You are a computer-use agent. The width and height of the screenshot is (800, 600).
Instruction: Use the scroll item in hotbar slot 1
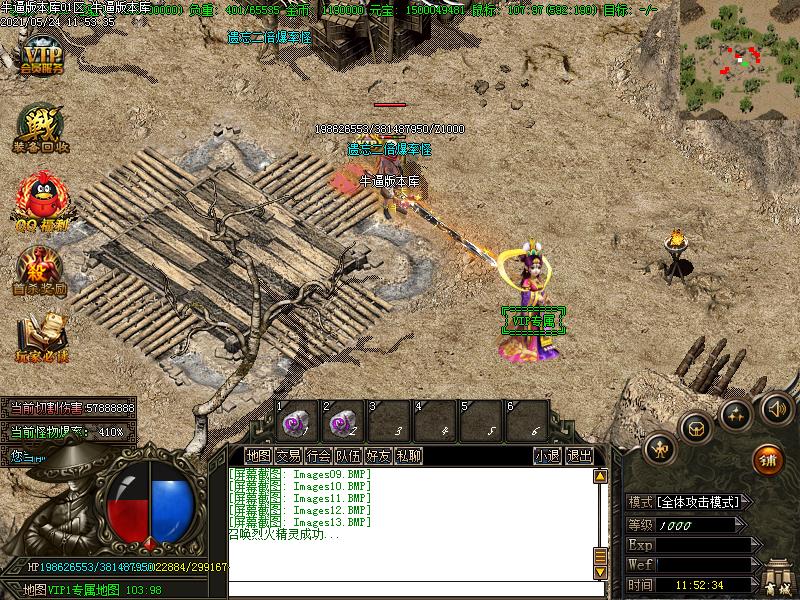pyautogui.click(x=295, y=420)
